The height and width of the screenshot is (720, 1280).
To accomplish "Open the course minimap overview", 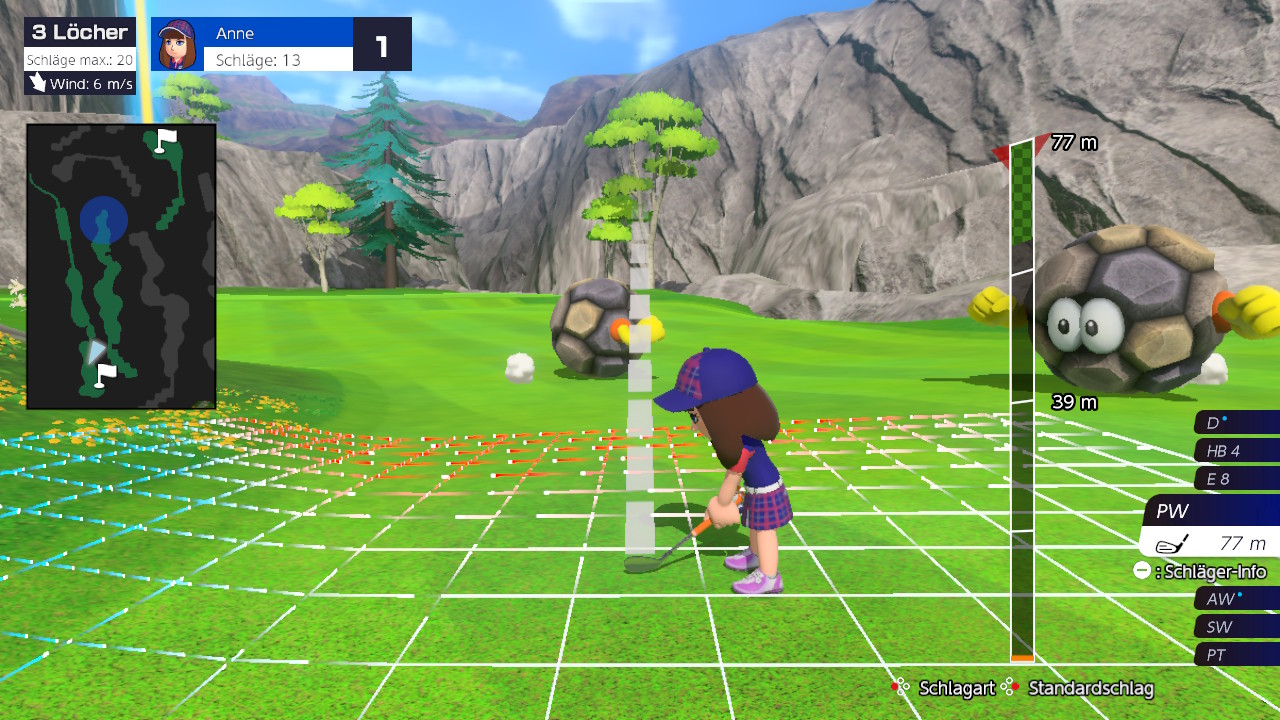I will tap(121, 266).
